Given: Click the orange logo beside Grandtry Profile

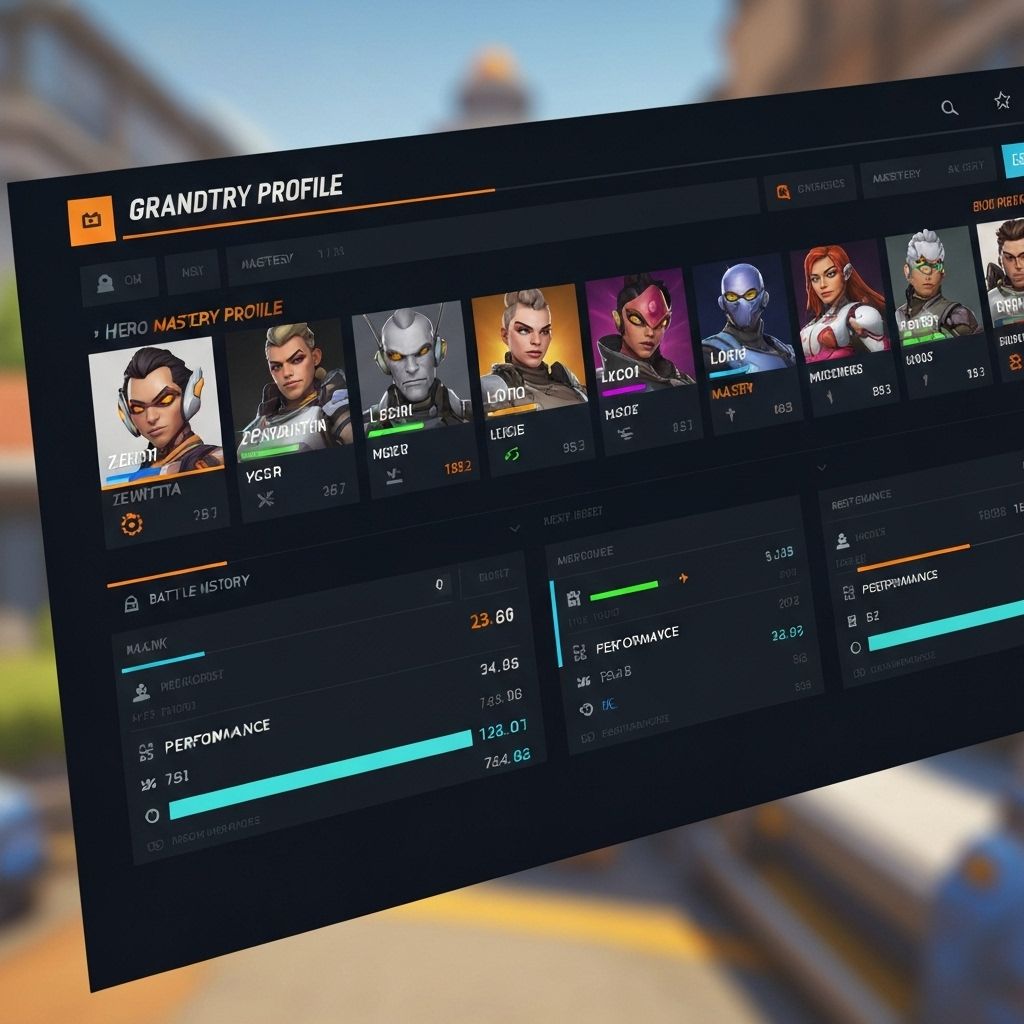Looking at the screenshot, I should pyautogui.click(x=90, y=219).
